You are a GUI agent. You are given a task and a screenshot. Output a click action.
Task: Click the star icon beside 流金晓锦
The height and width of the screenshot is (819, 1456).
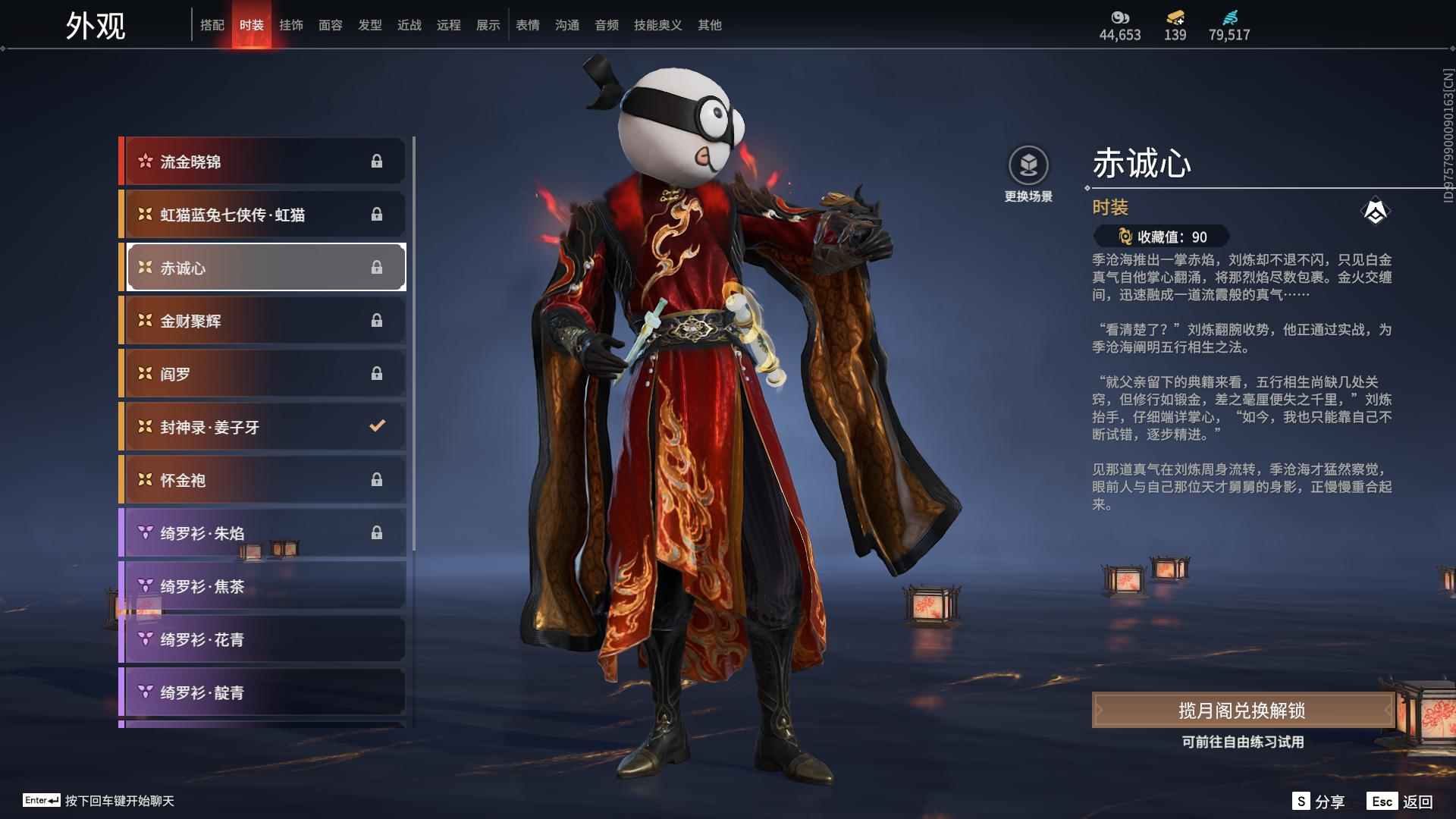click(144, 161)
